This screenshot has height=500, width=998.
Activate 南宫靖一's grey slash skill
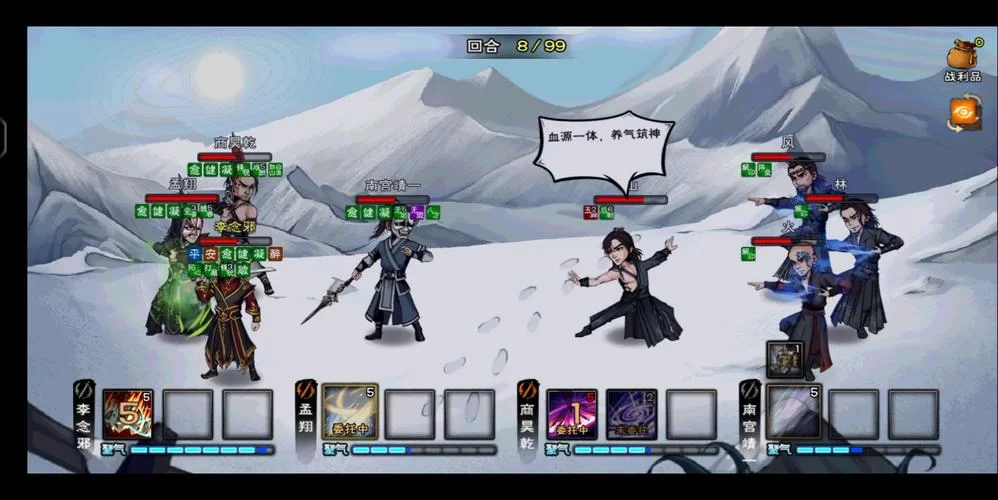pos(794,414)
